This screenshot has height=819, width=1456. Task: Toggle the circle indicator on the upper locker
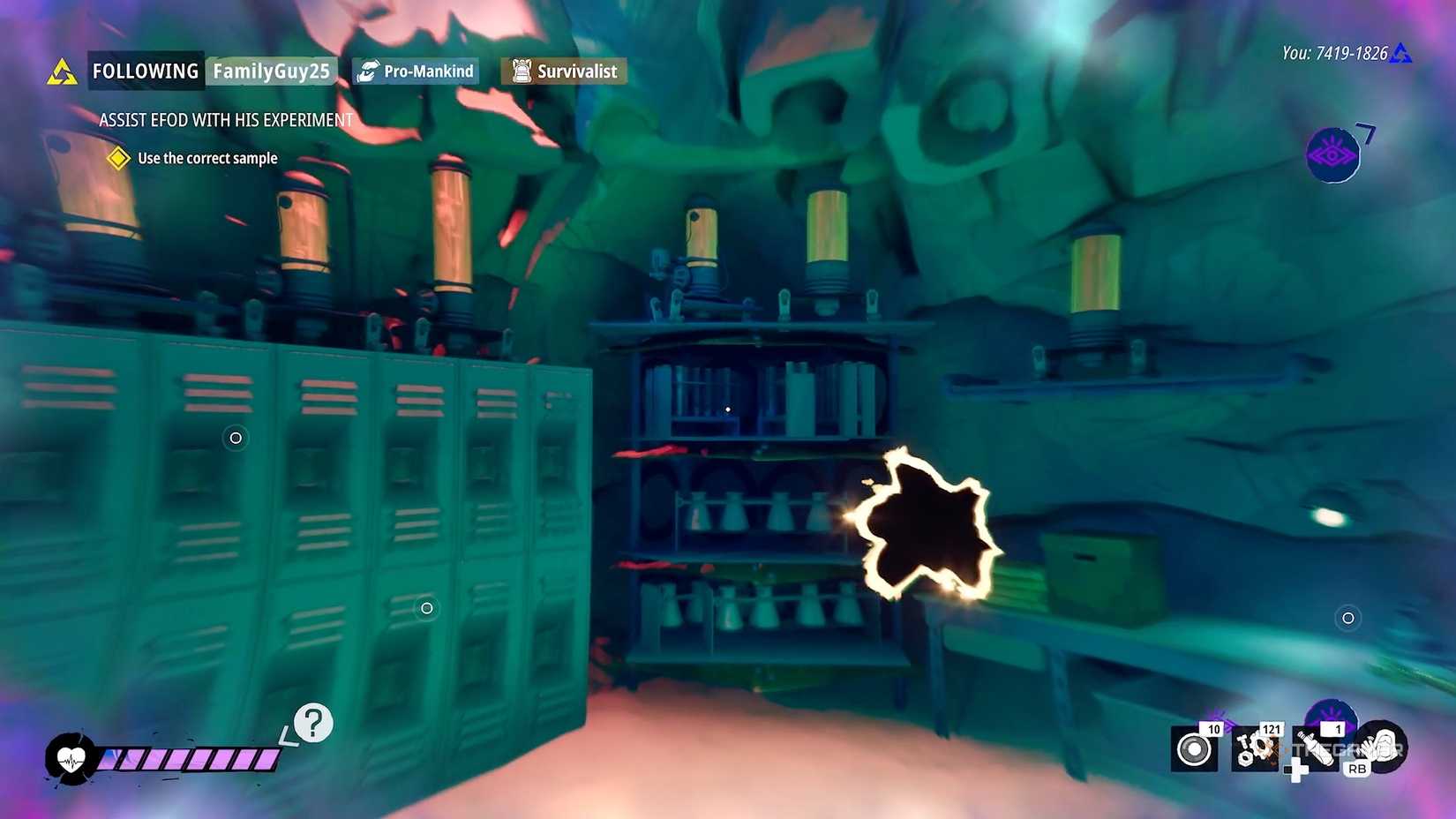coord(236,439)
